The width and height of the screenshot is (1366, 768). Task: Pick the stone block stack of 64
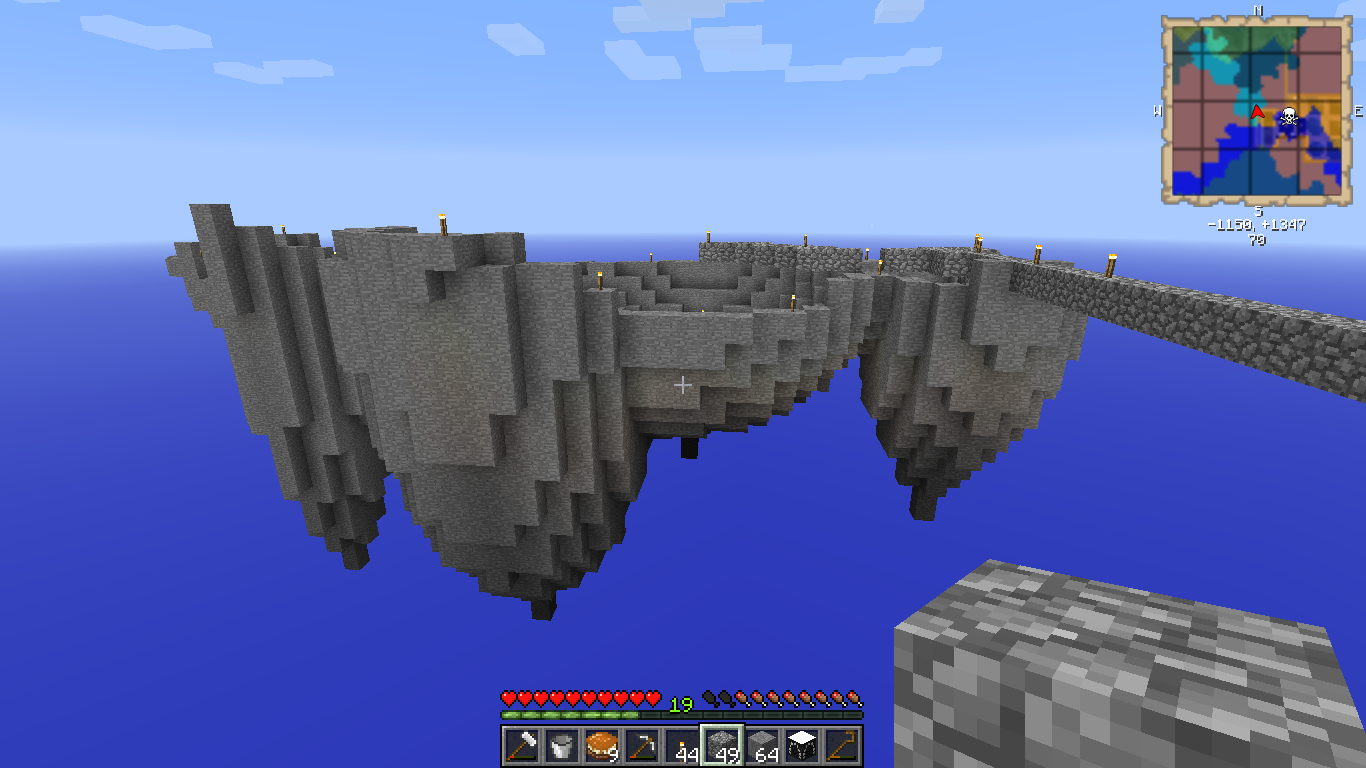tap(762, 745)
